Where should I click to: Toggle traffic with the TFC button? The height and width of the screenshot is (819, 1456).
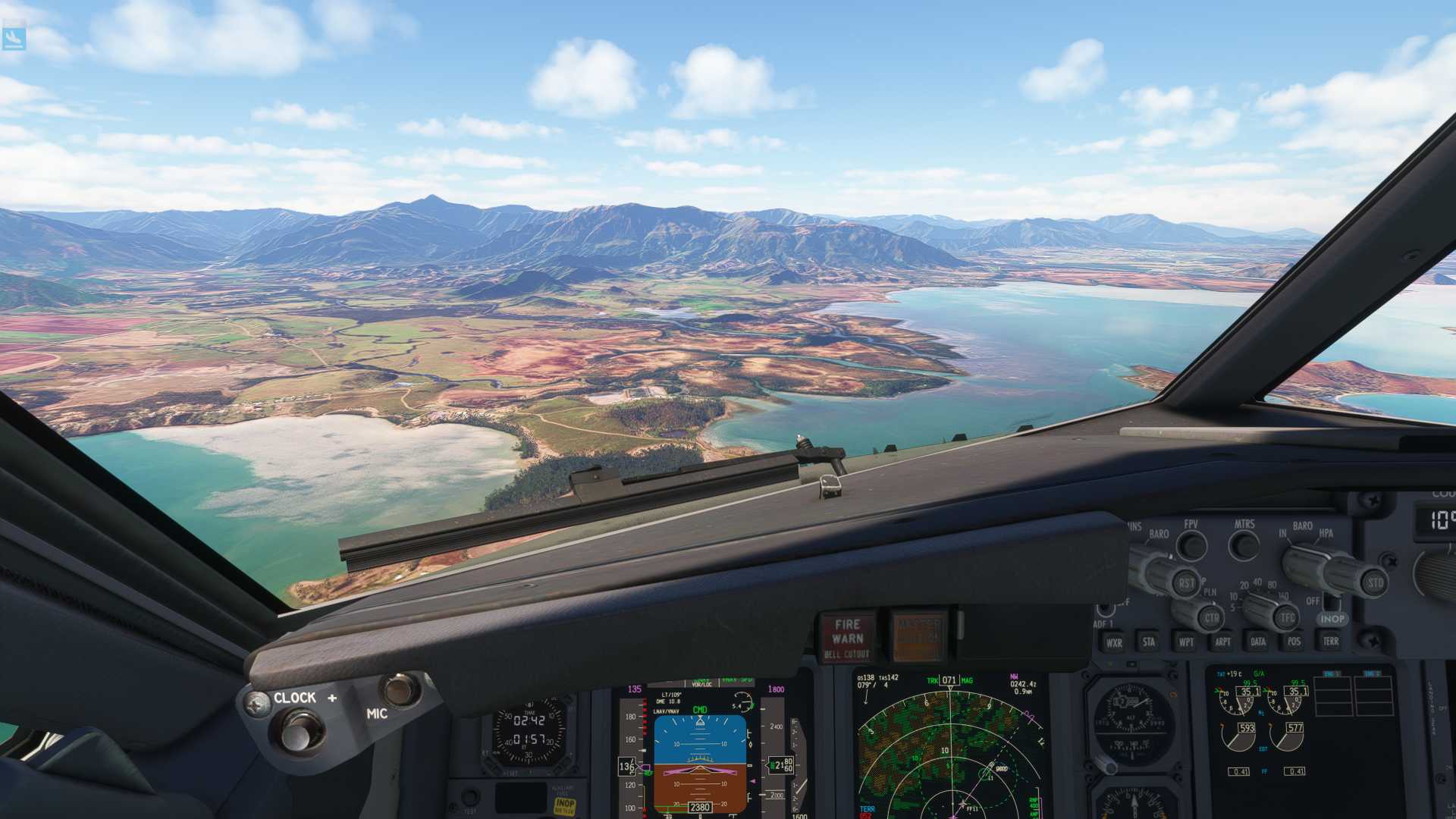[1287, 618]
